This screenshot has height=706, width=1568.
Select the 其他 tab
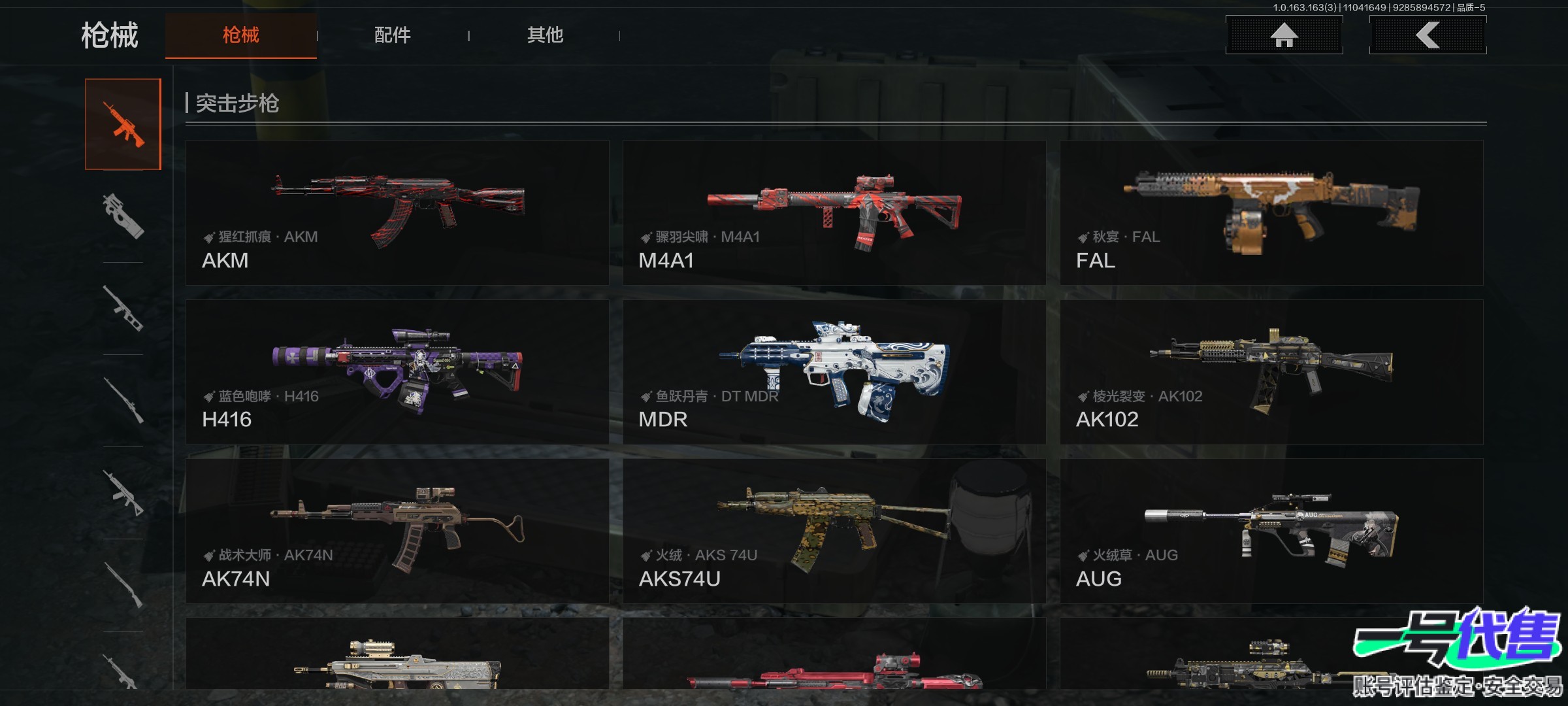click(545, 35)
